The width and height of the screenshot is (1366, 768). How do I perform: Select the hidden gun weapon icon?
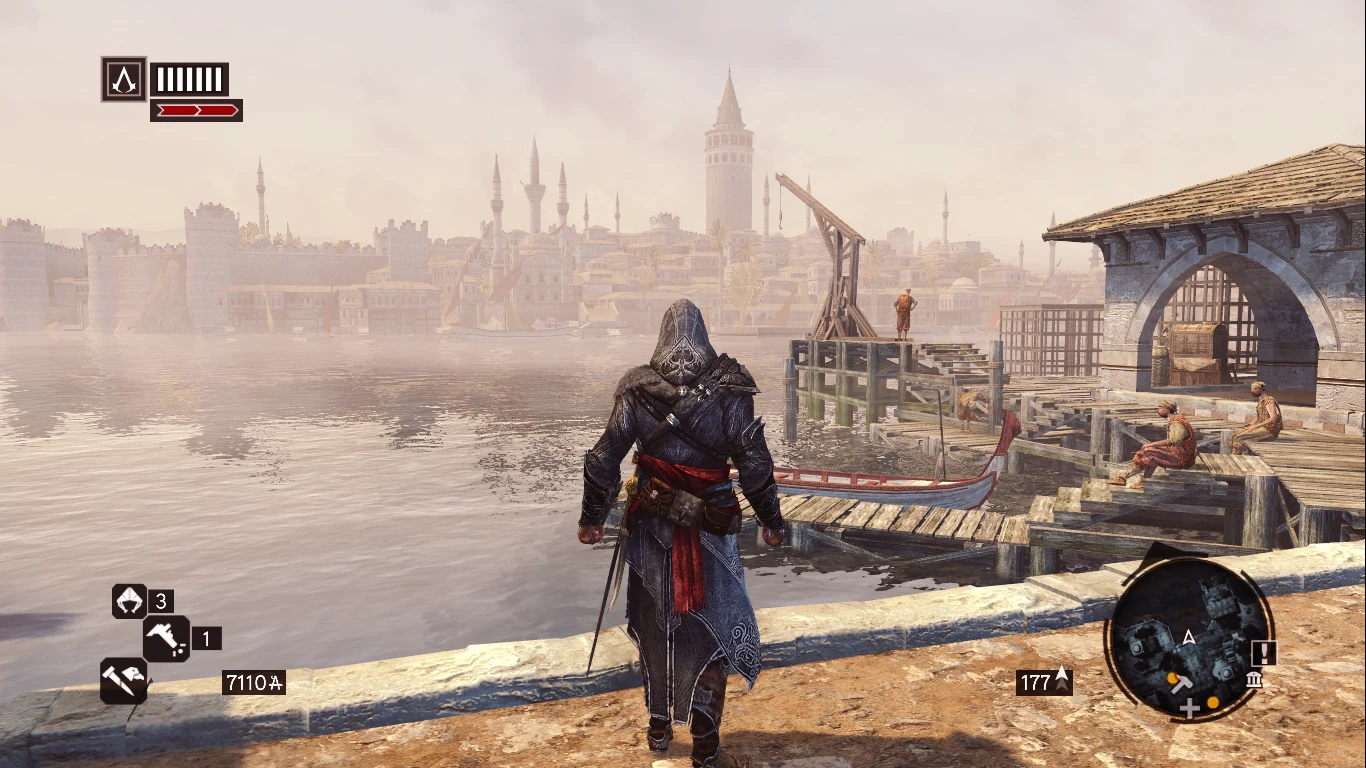[x=166, y=638]
